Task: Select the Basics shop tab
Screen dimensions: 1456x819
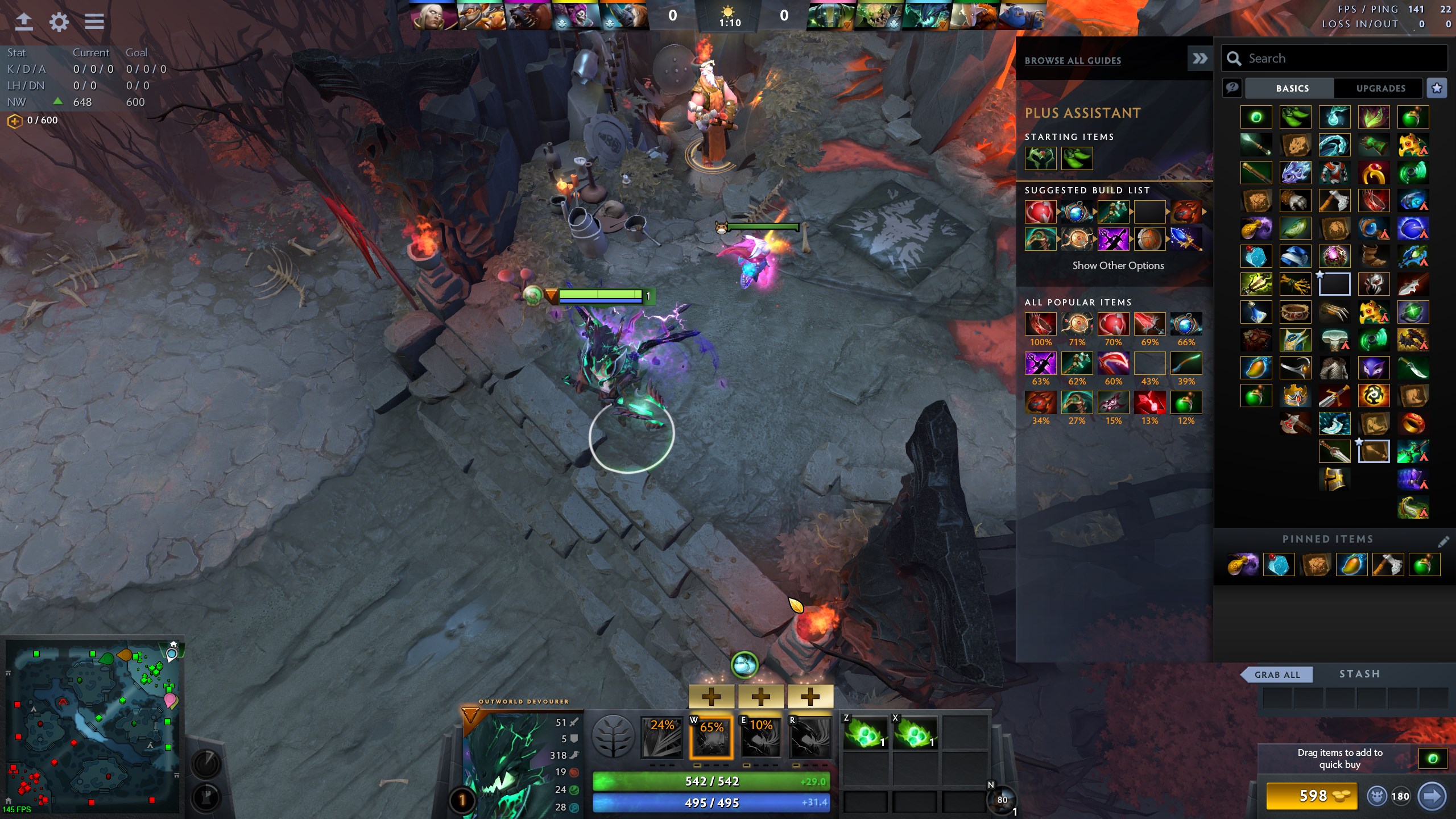Action: pyautogui.click(x=1292, y=88)
